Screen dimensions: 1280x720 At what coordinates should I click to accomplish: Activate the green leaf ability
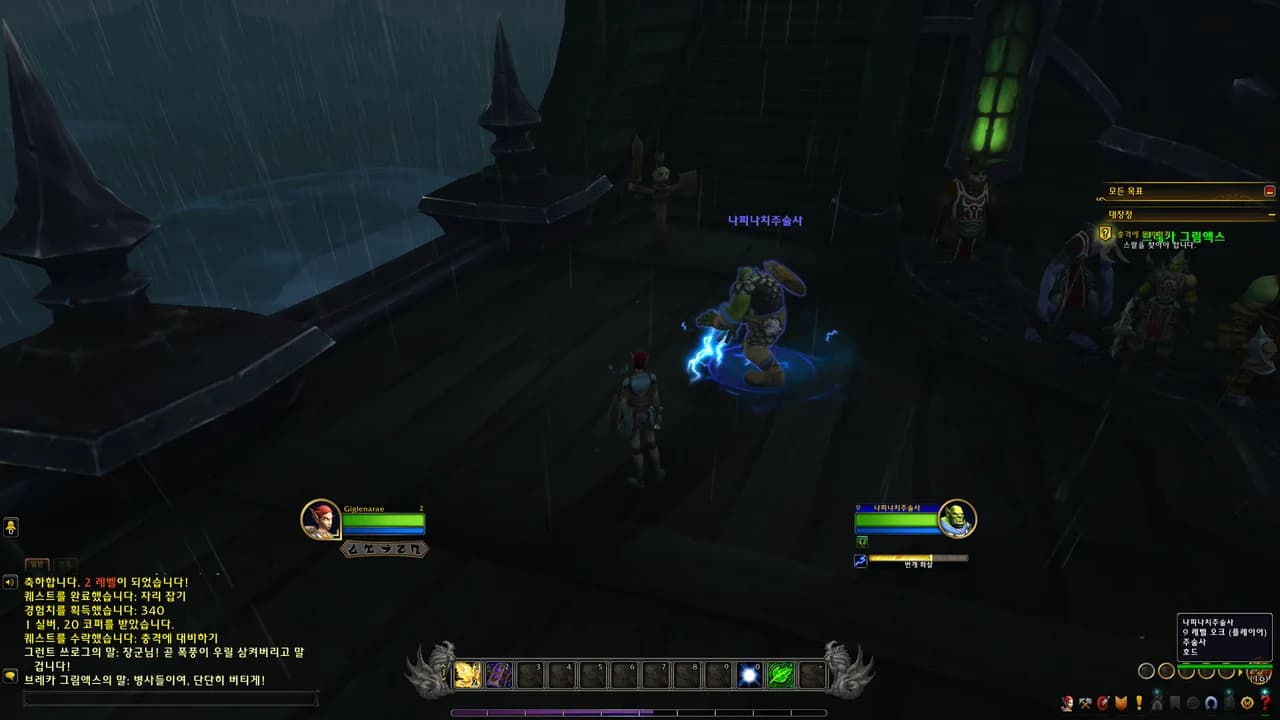(781, 675)
